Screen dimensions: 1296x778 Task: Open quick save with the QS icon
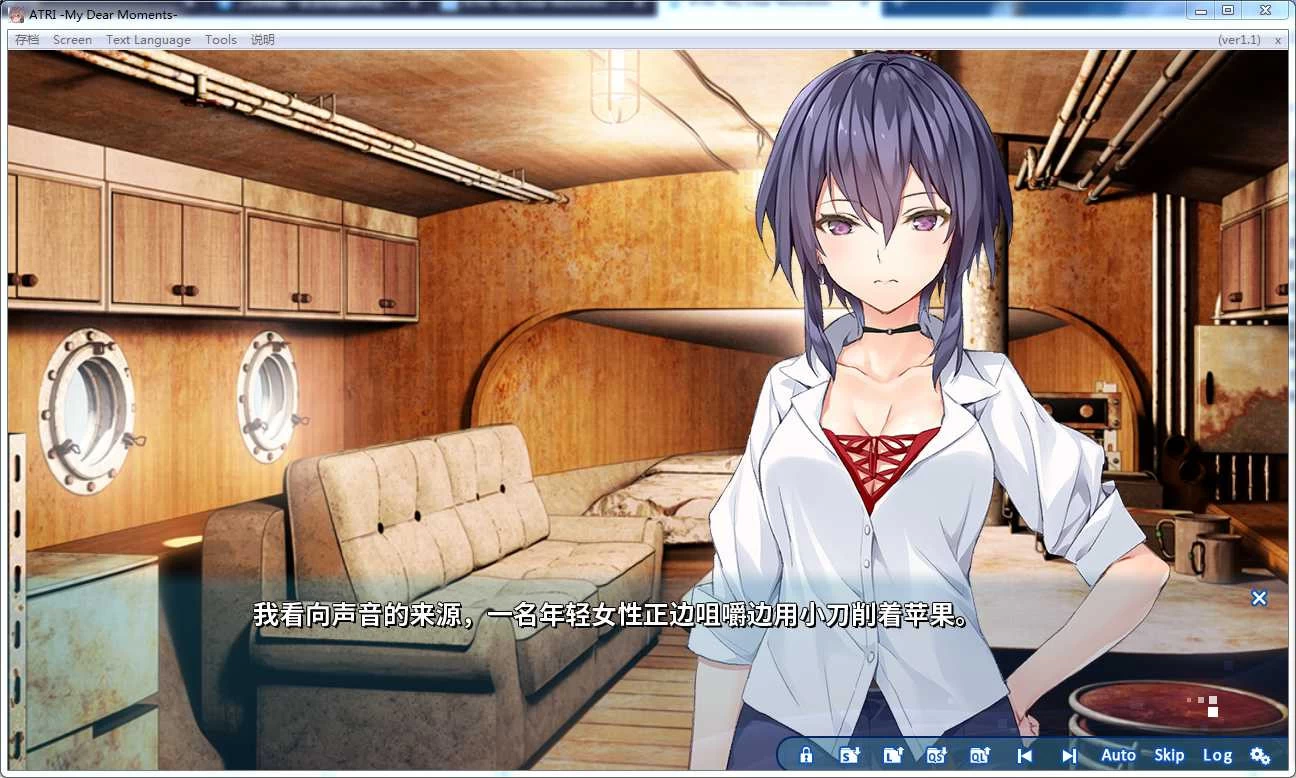pos(938,755)
